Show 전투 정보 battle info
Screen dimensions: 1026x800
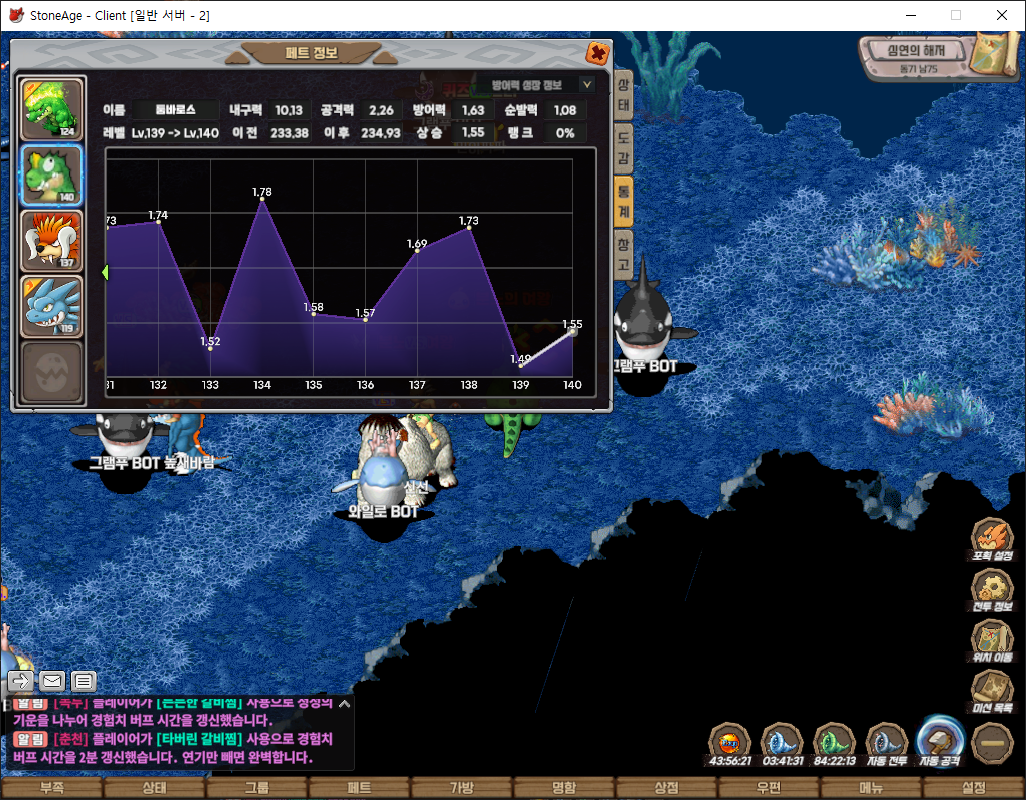tap(992, 592)
